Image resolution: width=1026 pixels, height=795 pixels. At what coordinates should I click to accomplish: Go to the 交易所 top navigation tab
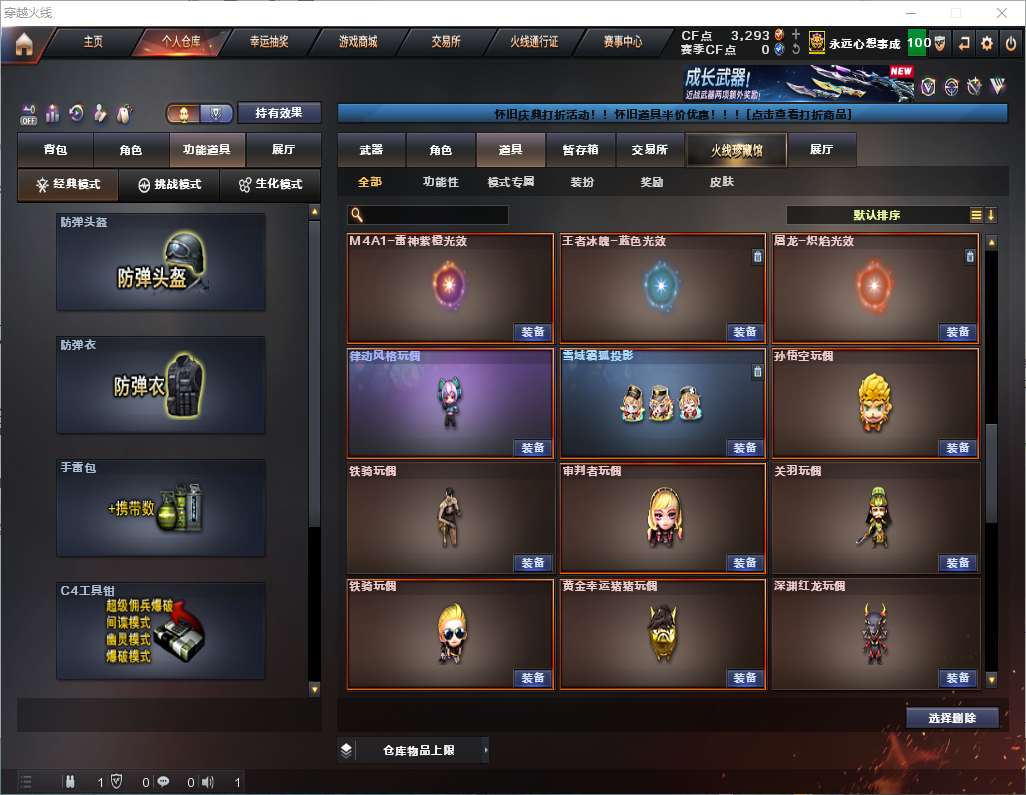(x=446, y=42)
